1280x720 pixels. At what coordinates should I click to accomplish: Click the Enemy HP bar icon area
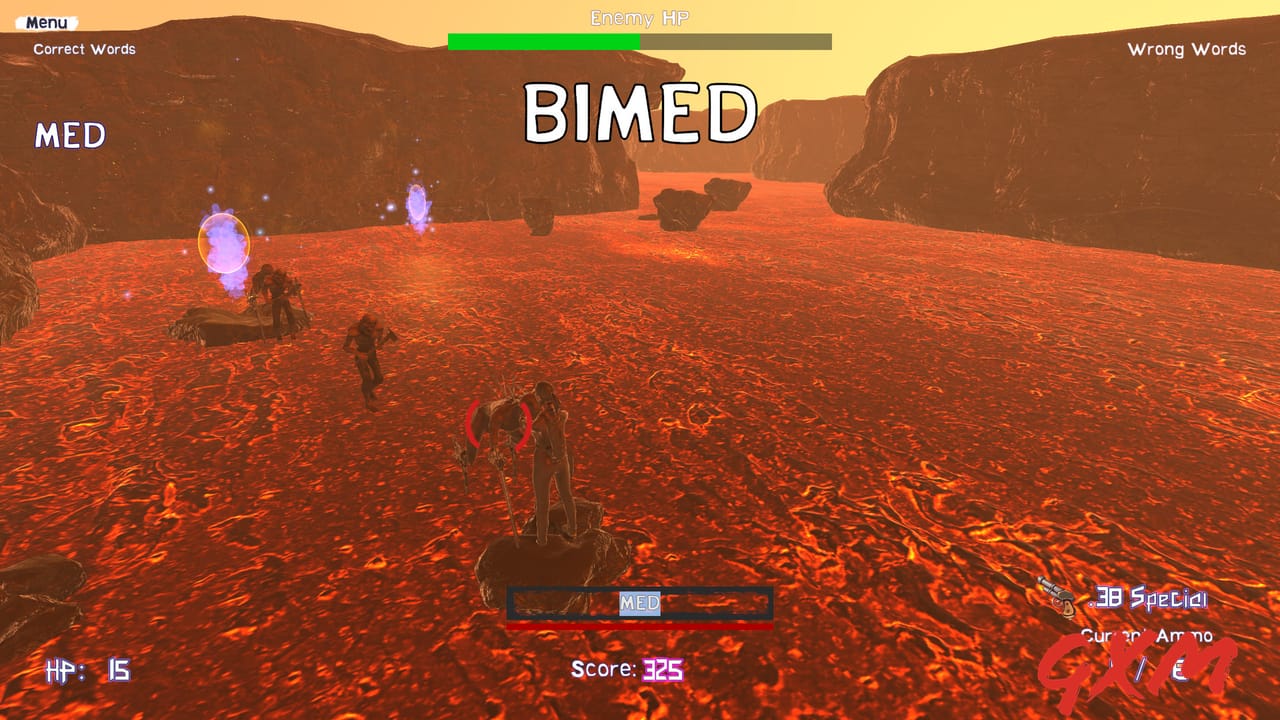(x=640, y=41)
